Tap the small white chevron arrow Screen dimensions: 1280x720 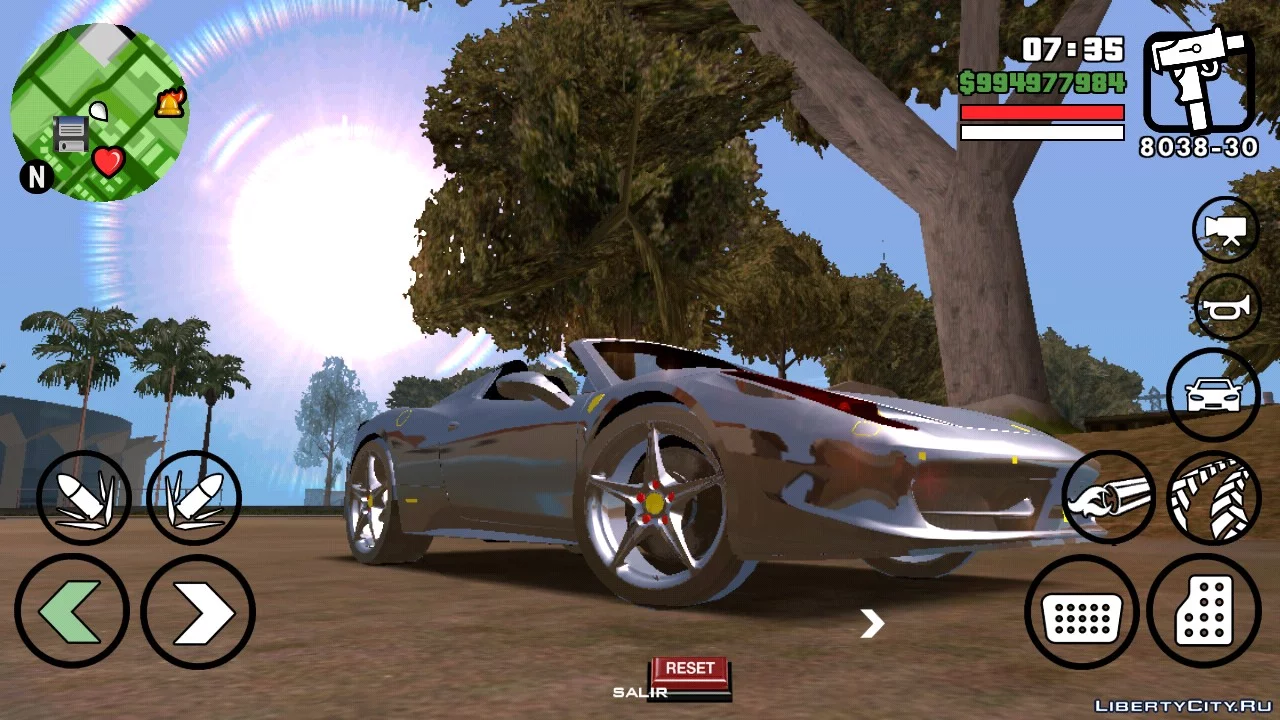tap(872, 624)
